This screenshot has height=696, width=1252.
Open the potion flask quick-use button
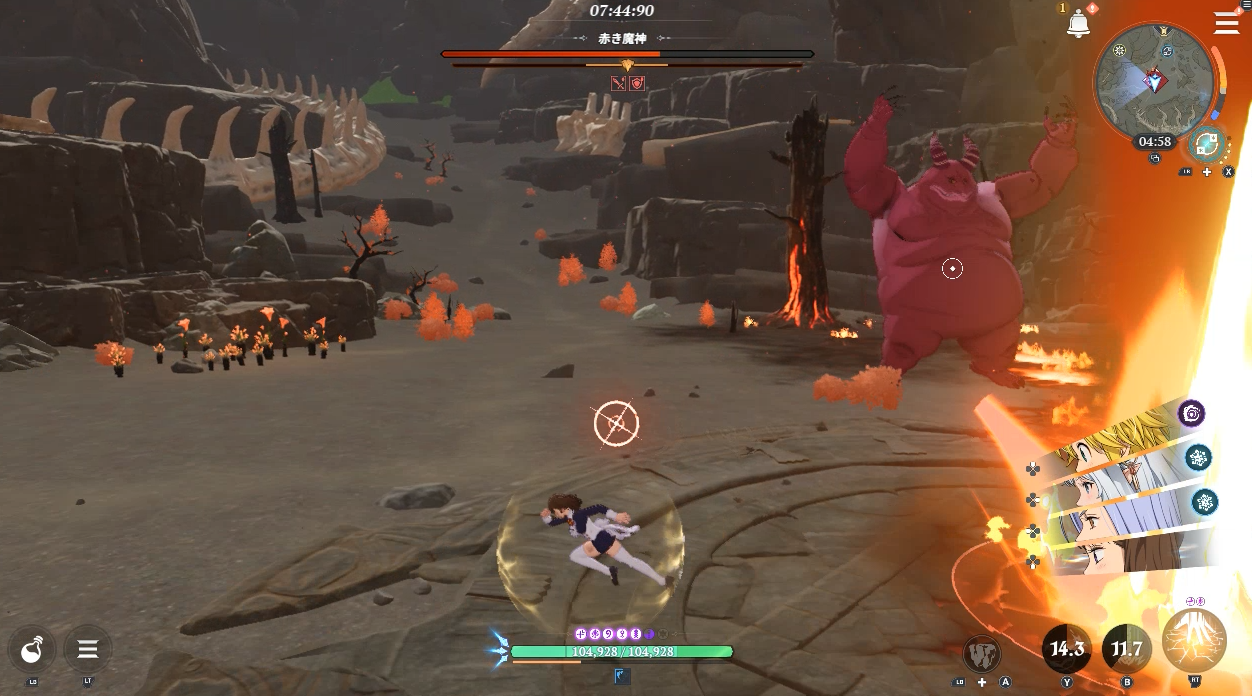coord(32,649)
